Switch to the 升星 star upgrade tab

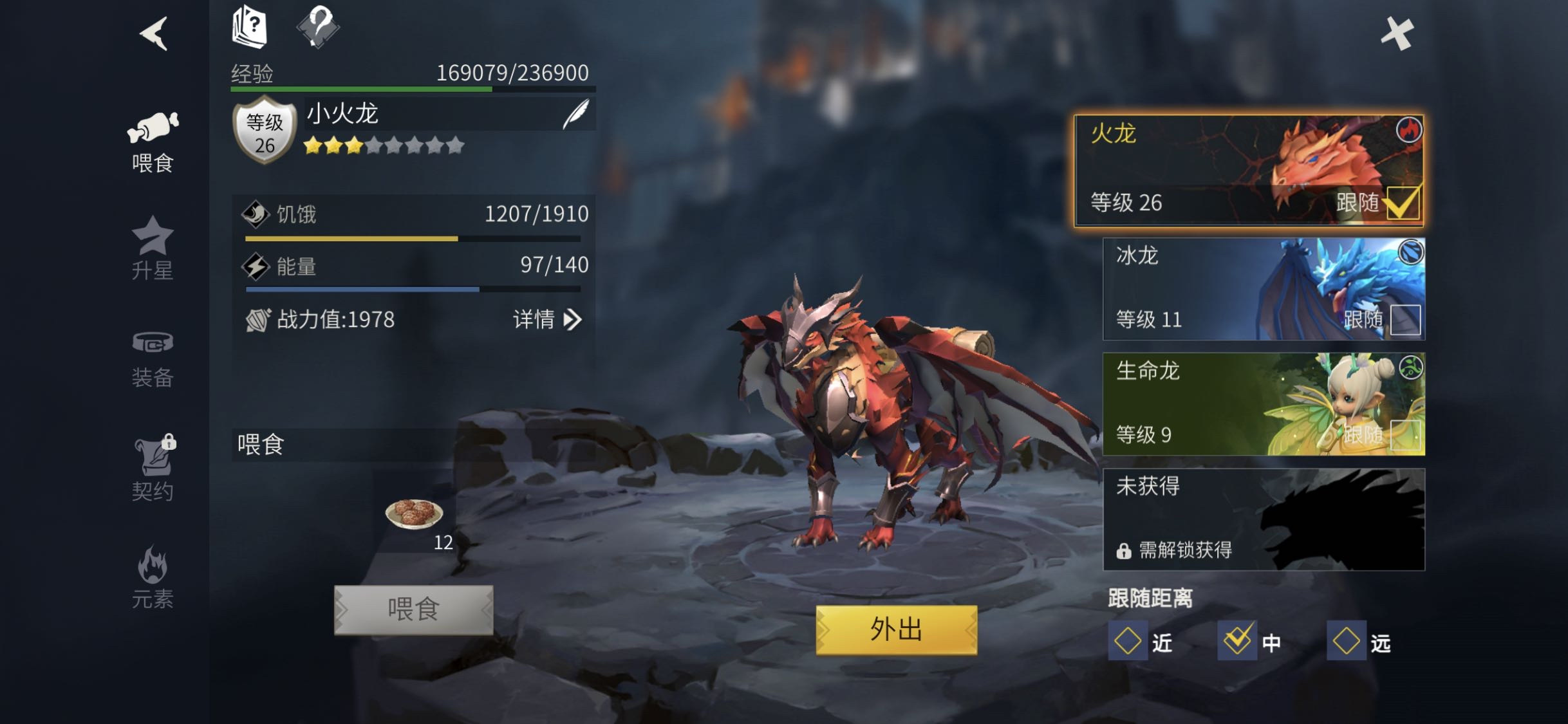pos(153,248)
